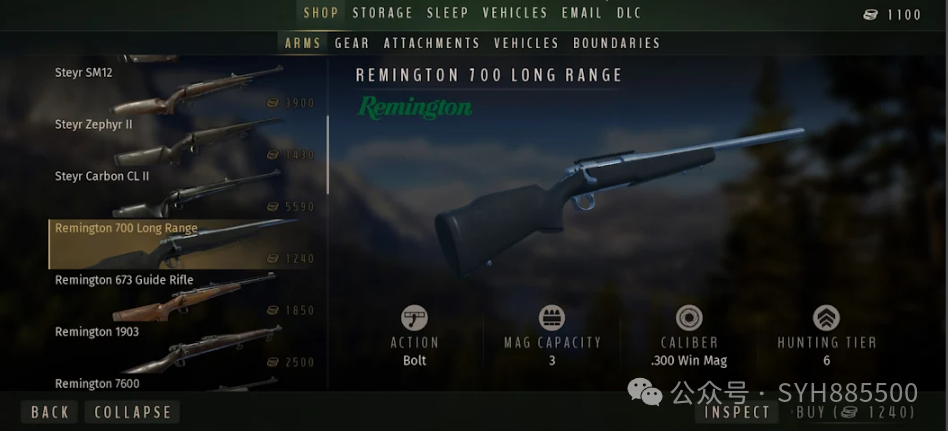Image resolution: width=948 pixels, height=431 pixels.
Task: Collapse the weapon list
Action: click(x=133, y=412)
